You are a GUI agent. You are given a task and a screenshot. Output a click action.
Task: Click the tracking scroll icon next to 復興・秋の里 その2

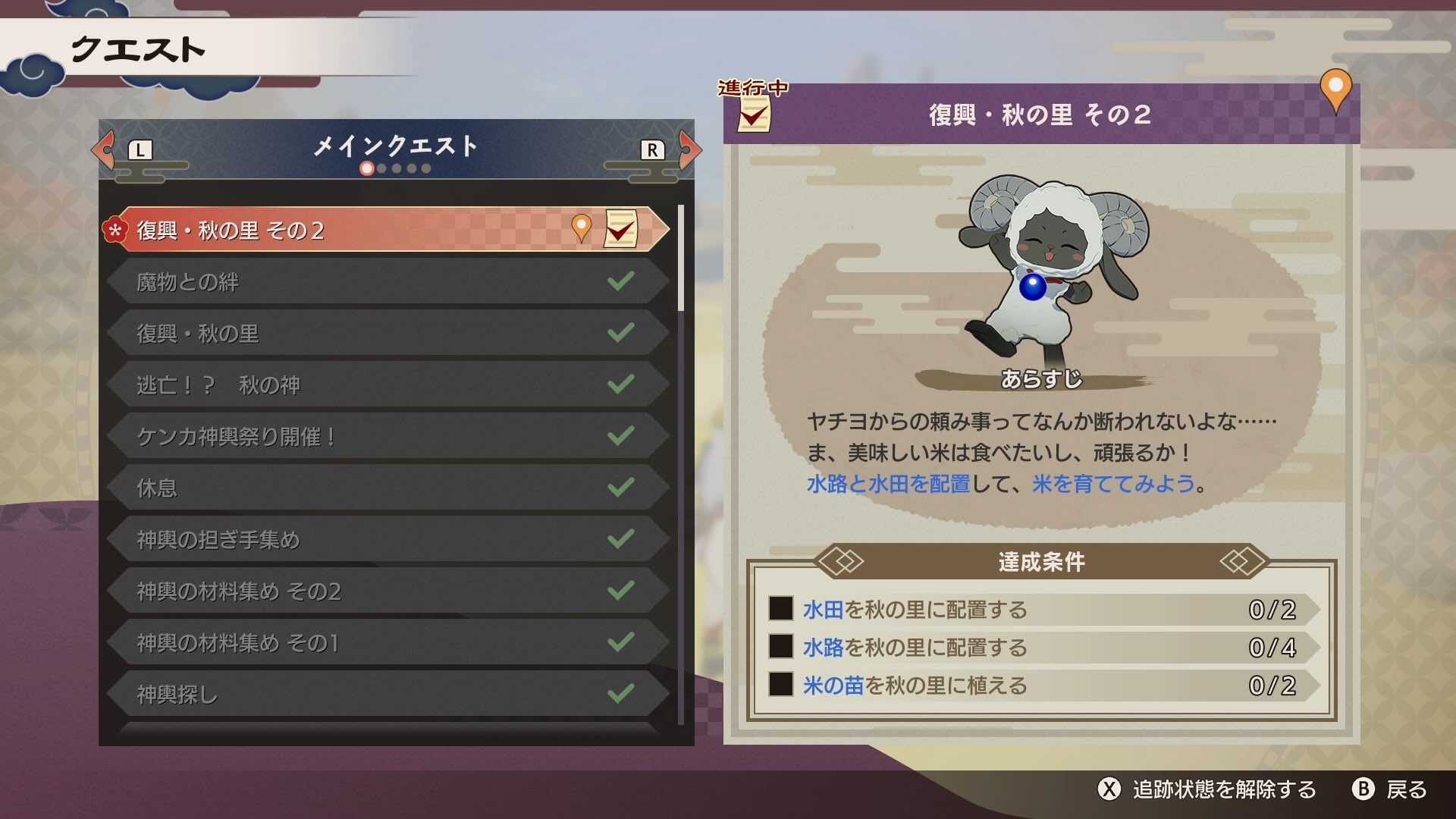(622, 229)
